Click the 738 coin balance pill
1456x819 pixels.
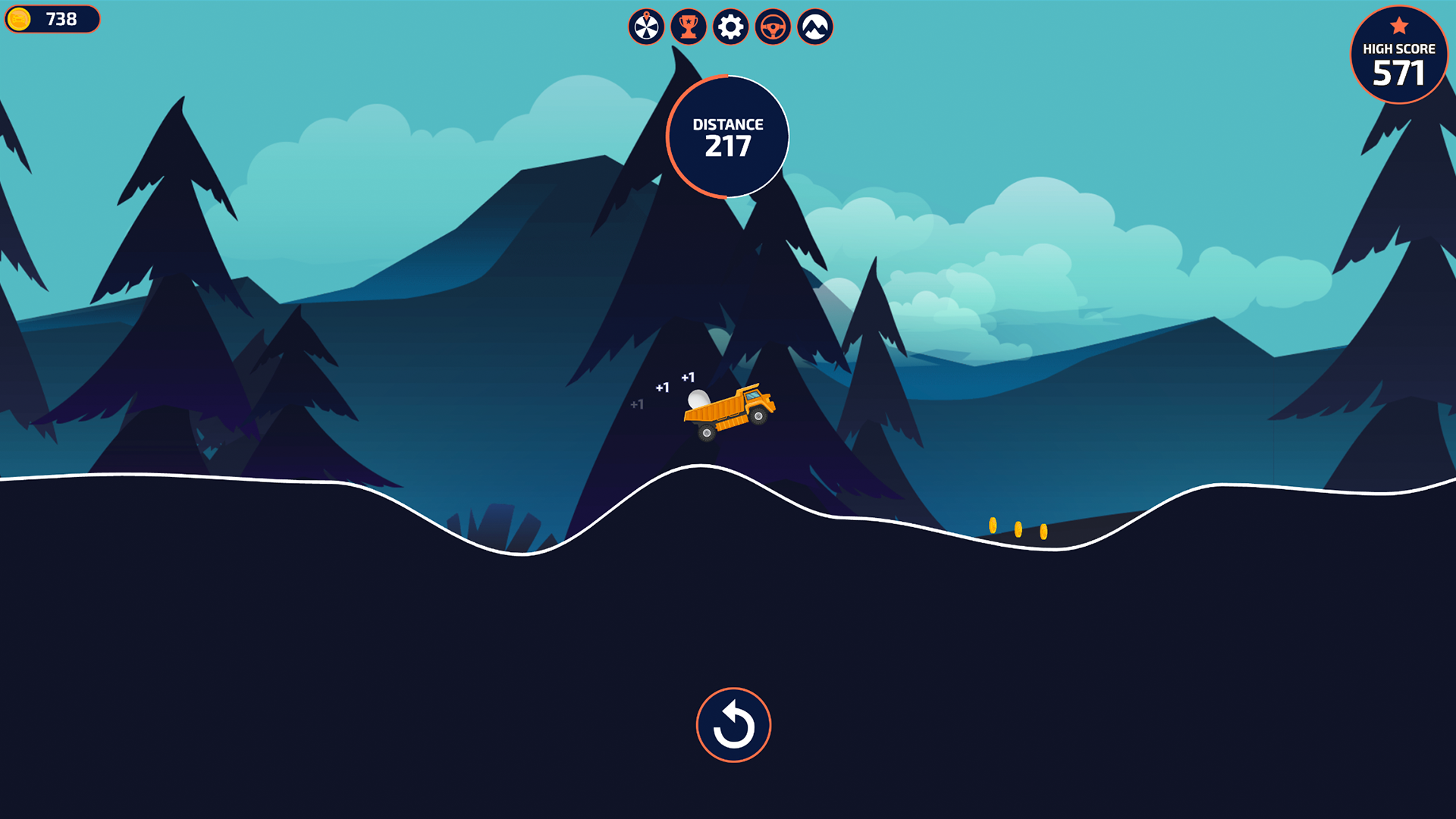pyautogui.click(x=52, y=20)
